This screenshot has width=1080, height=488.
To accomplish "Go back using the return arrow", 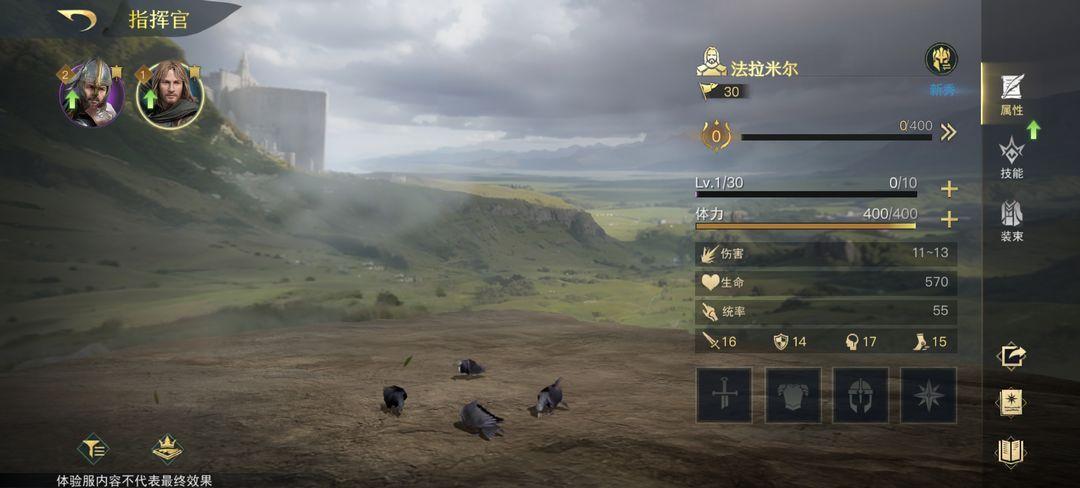I will click(76, 19).
